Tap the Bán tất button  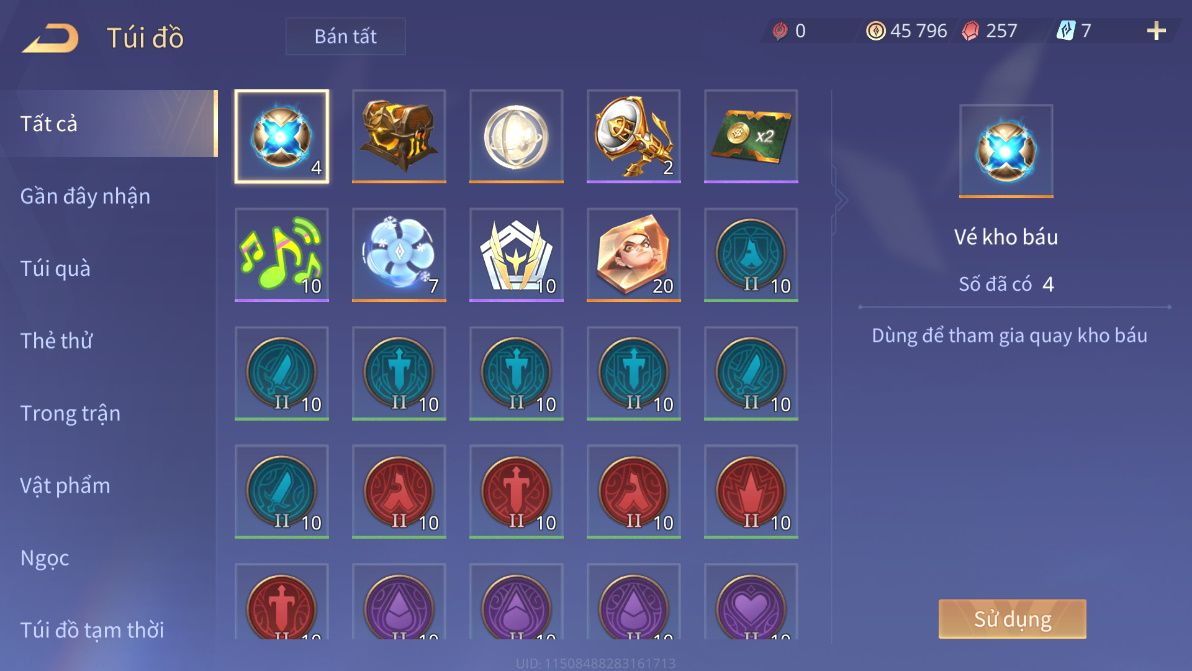click(345, 37)
